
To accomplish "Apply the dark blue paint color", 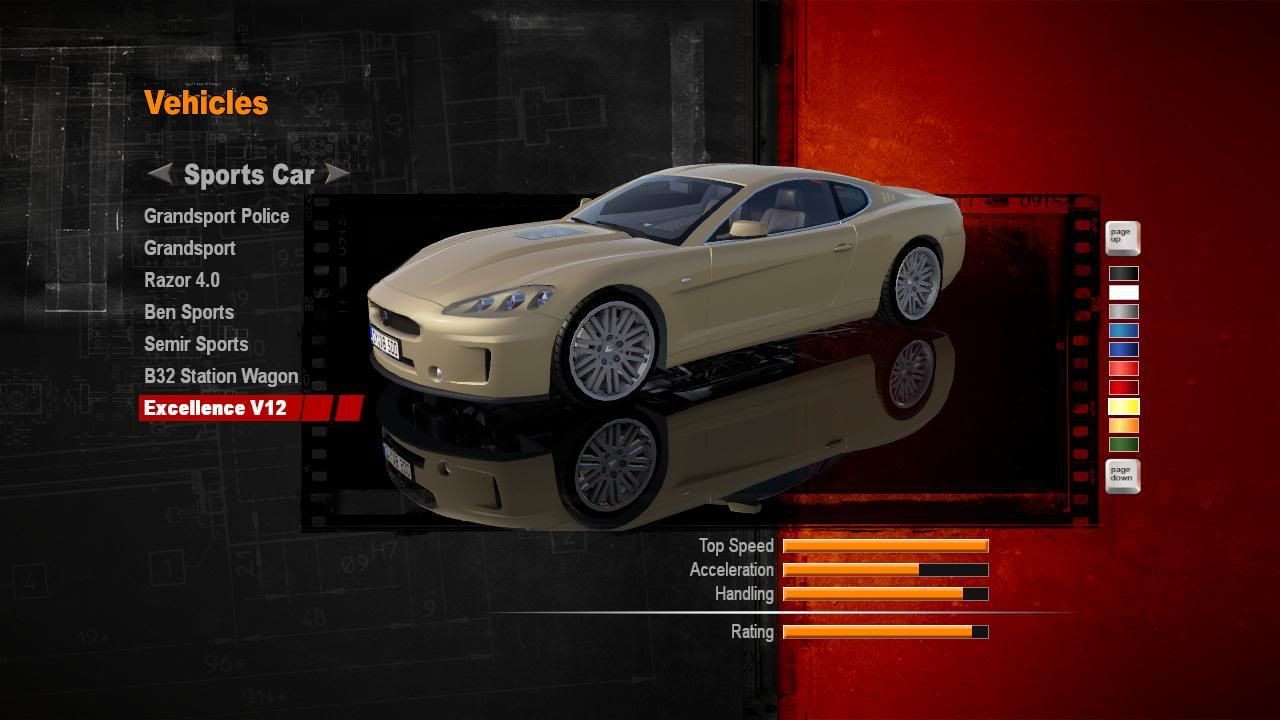I will click(1123, 350).
